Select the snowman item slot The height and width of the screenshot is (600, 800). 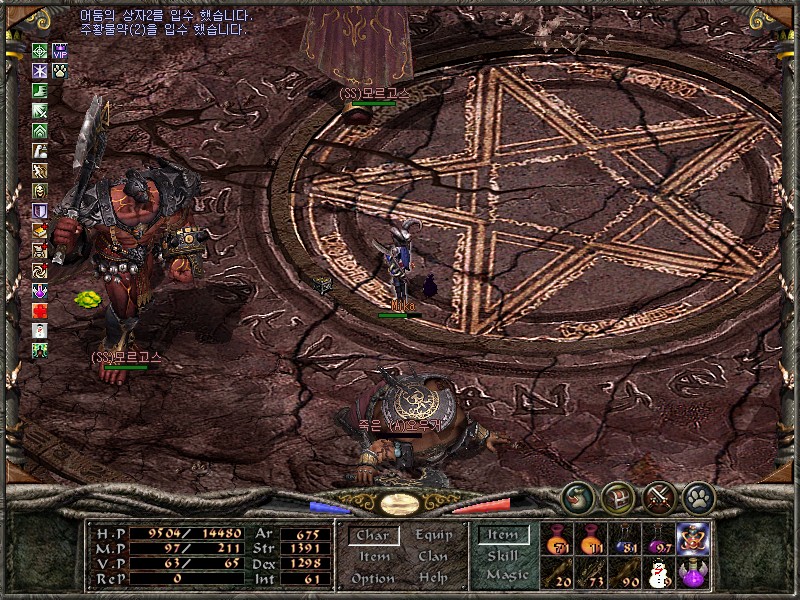pos(659,574)
